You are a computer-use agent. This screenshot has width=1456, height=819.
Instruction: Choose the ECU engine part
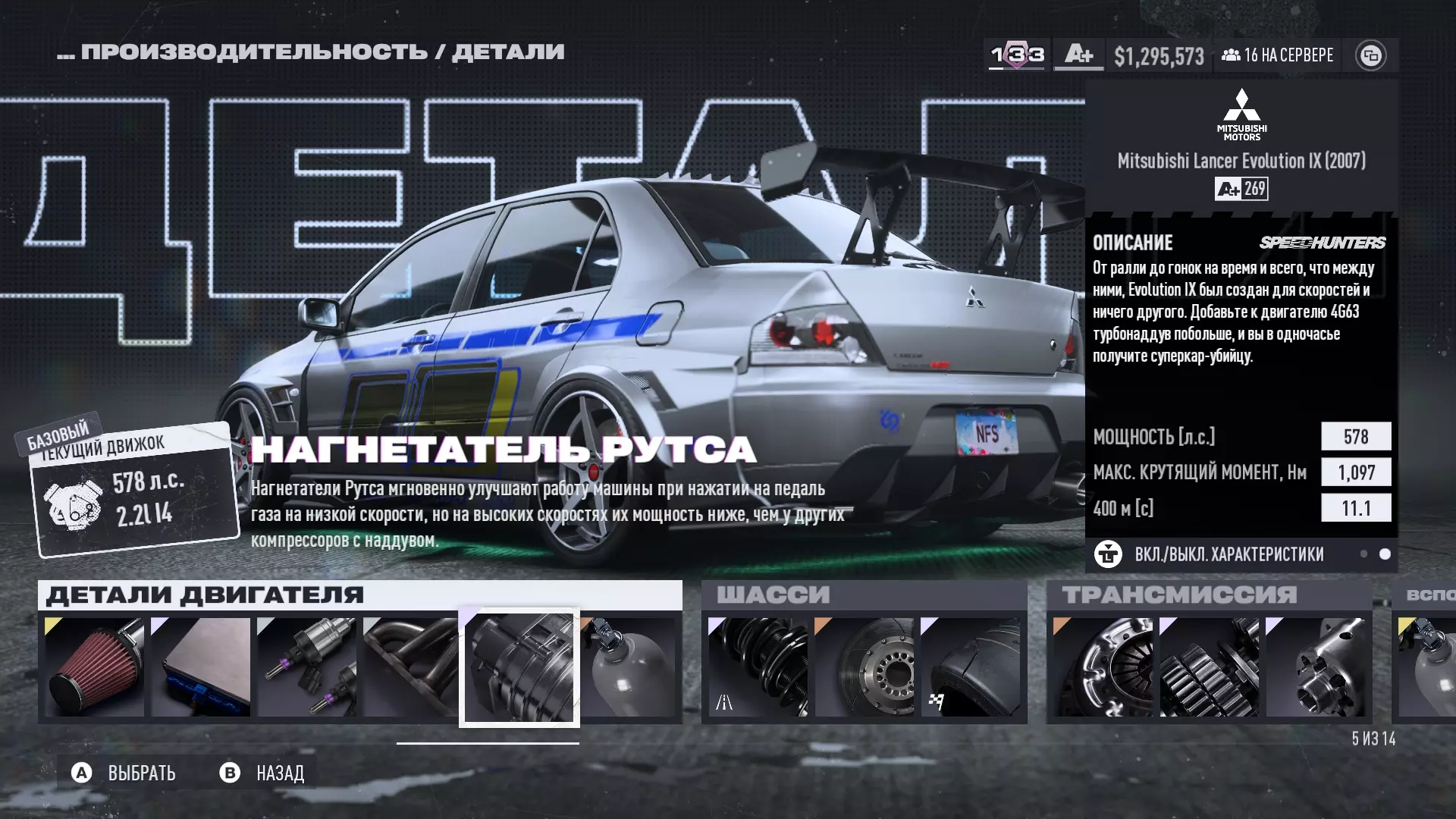pyautogui.click(x=201, y=667)
